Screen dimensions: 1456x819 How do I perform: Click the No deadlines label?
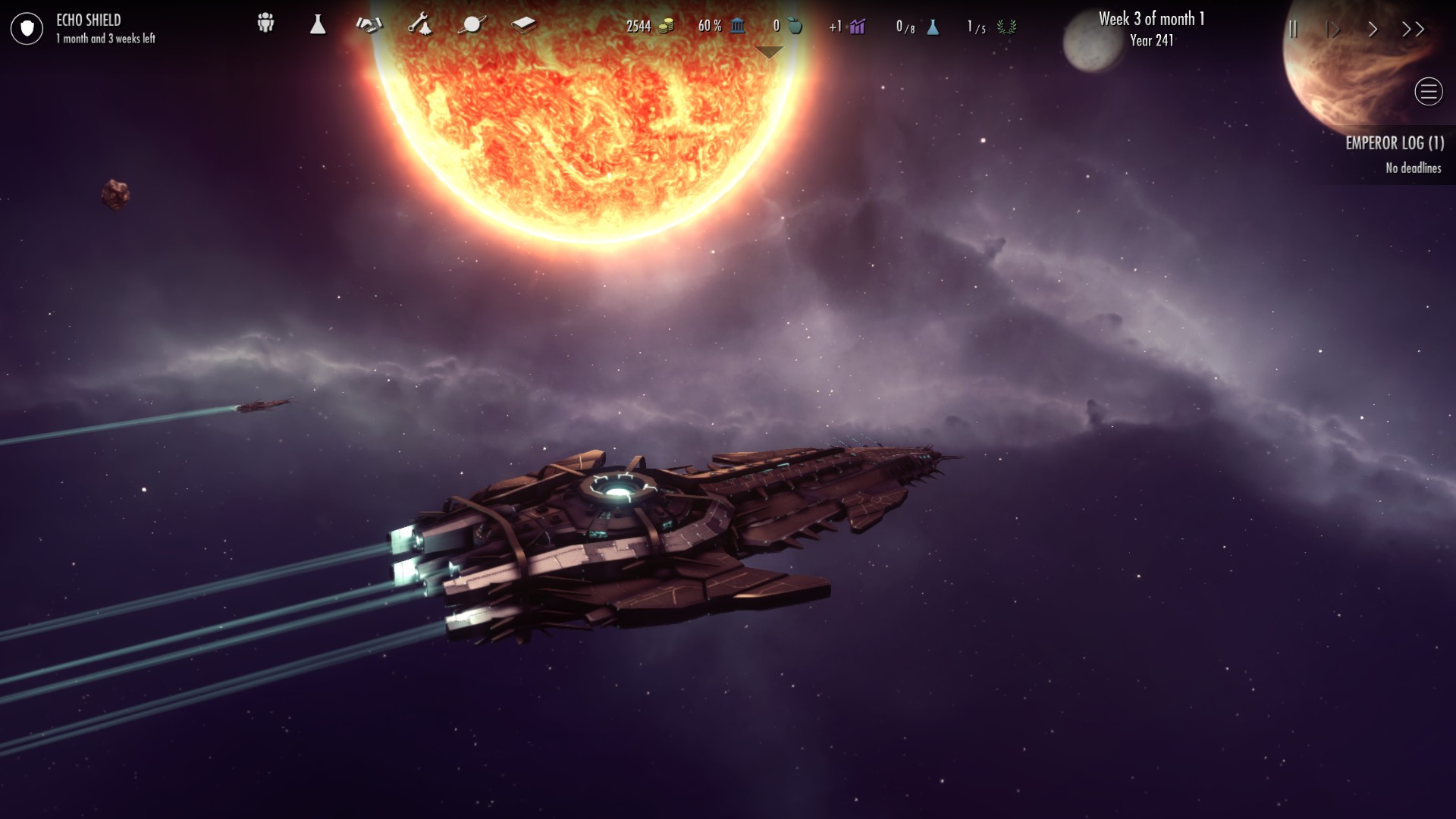point(1412,168)
